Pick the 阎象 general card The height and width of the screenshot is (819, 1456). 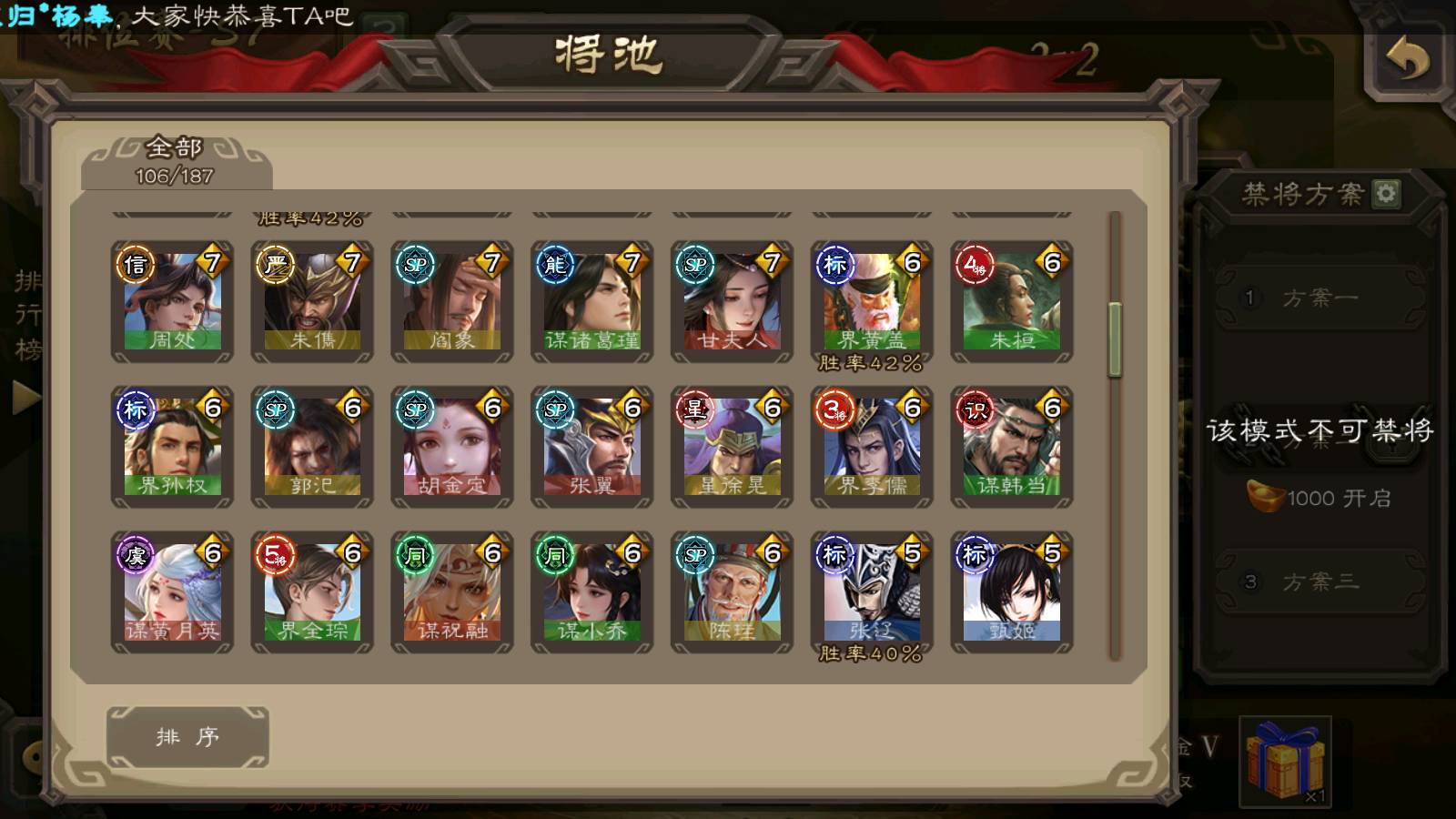click(x=452, y=301)
